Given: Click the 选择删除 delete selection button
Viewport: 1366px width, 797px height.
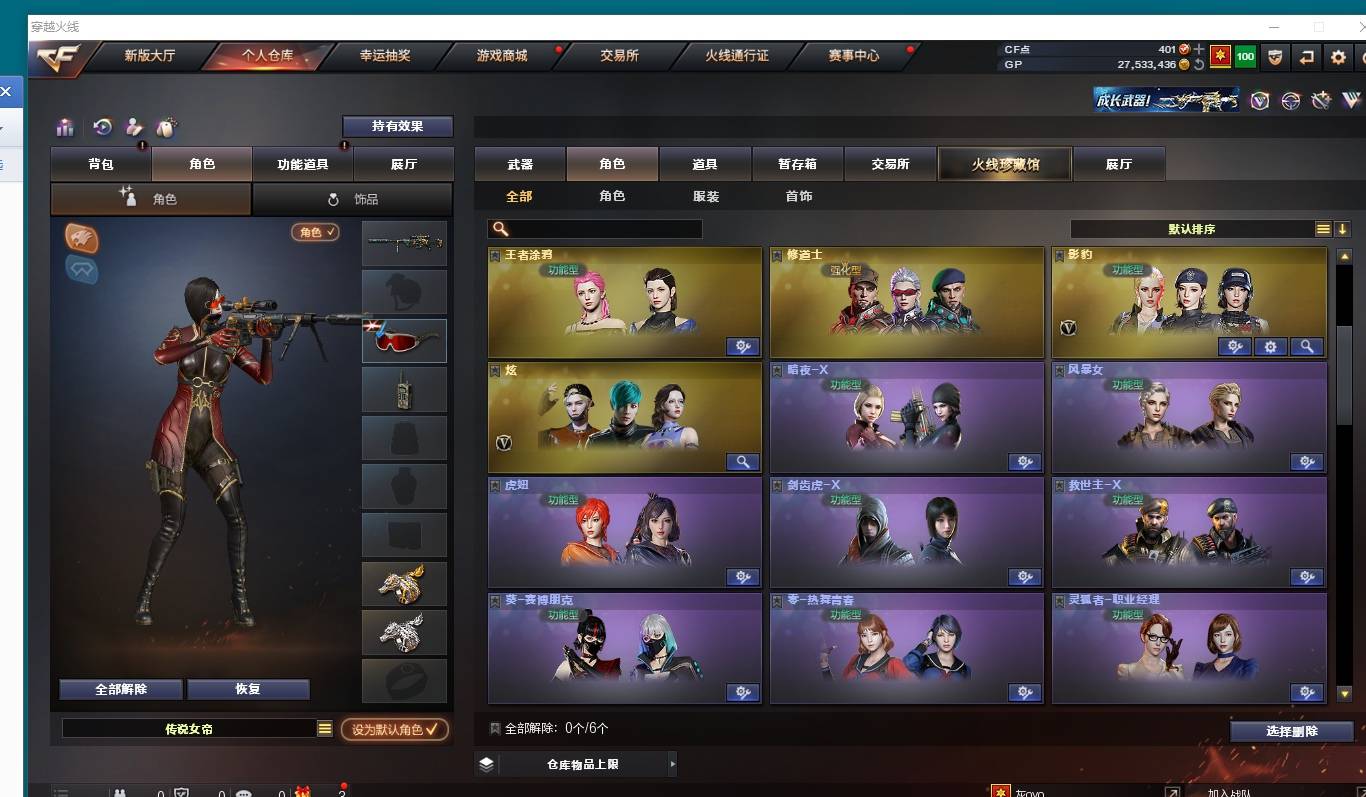Looking at the screenshot, I should click(1291, 731).
